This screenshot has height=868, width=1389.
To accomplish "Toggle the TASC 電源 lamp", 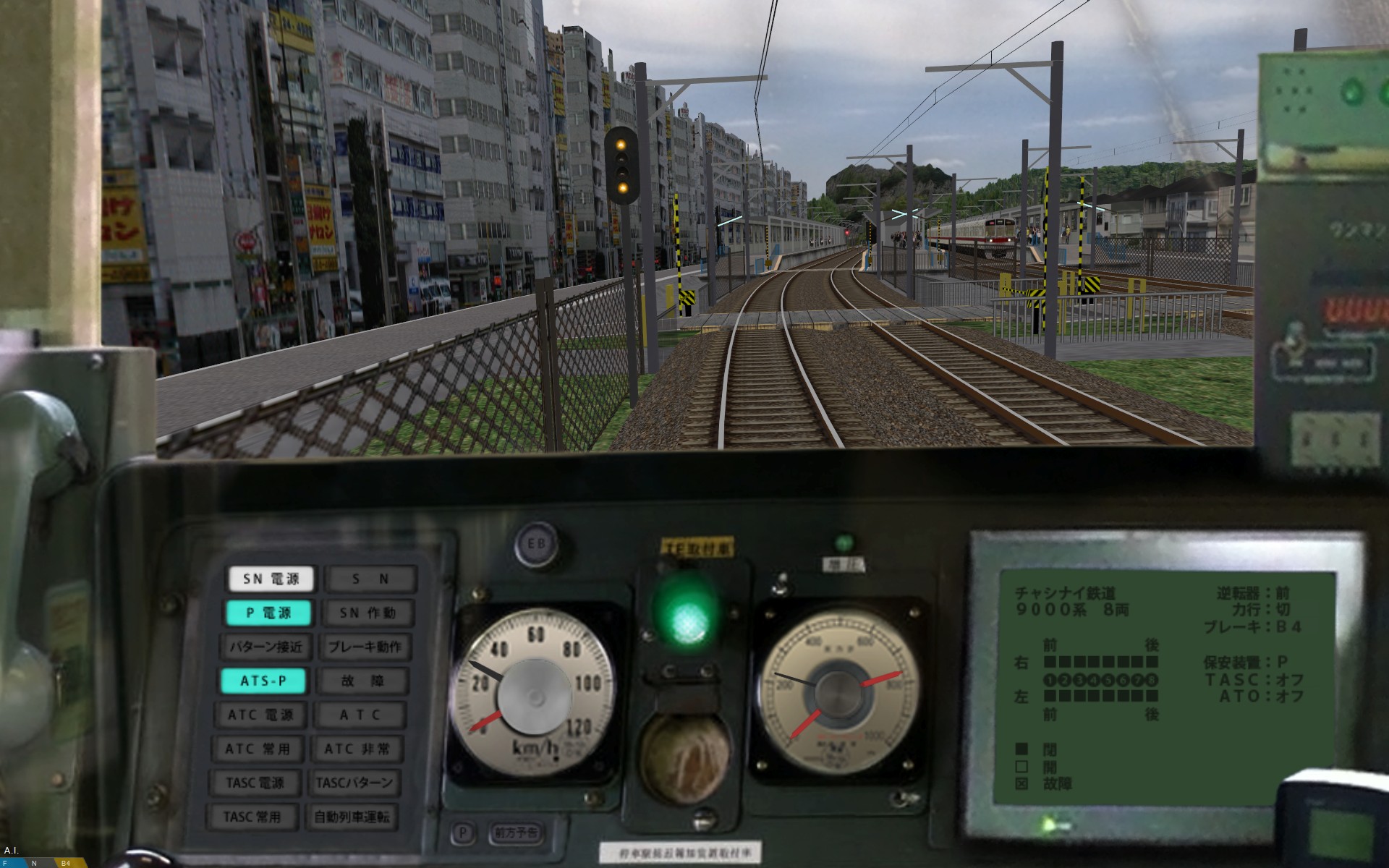I will tap(255, 783).
